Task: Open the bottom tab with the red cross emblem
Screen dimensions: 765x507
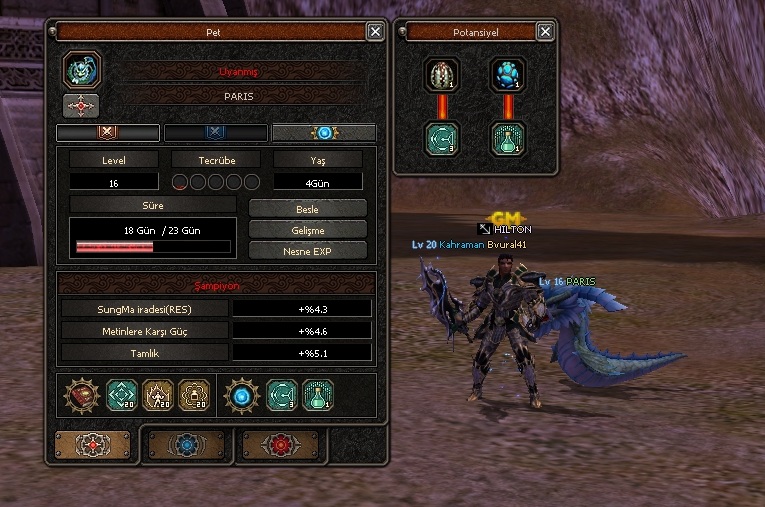Action: pyautogui.click(x=93, y=445)
